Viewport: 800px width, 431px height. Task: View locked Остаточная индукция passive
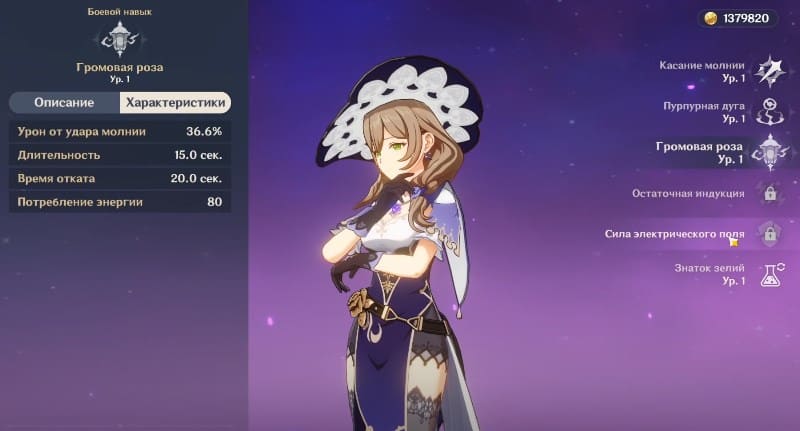click(x=769, y=193)
